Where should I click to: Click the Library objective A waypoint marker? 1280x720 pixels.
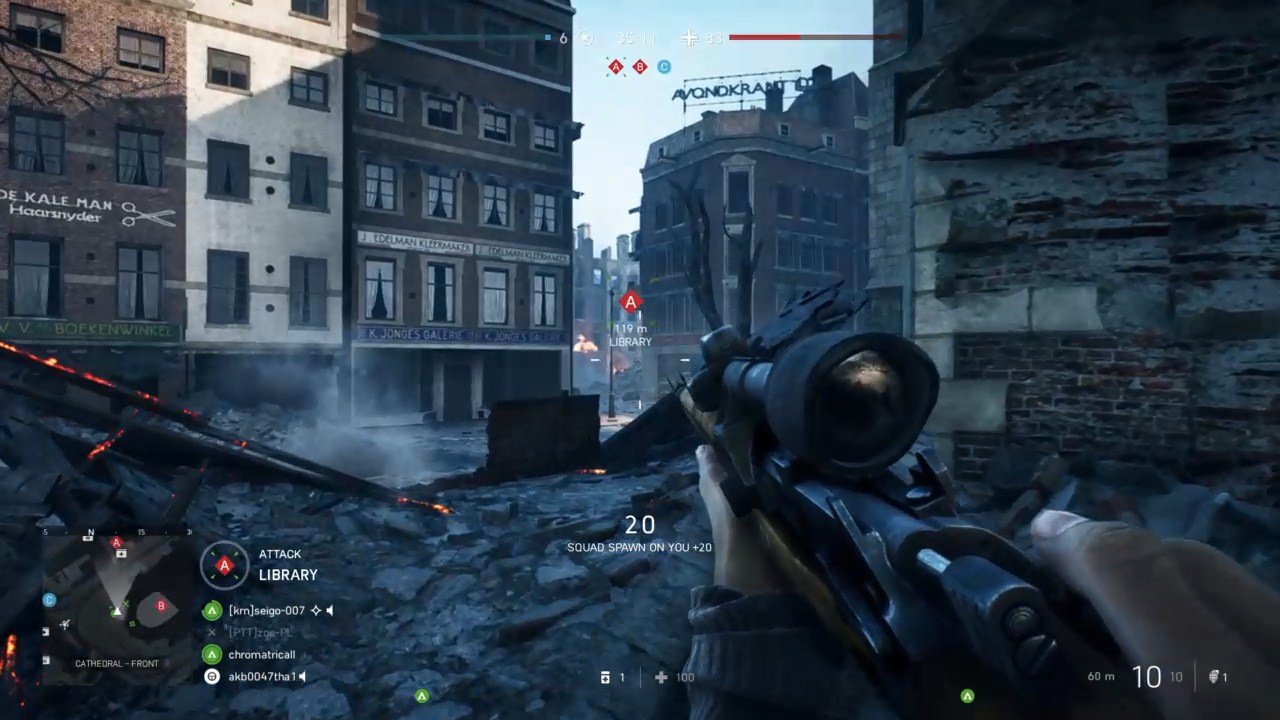(x=630, y=301)
